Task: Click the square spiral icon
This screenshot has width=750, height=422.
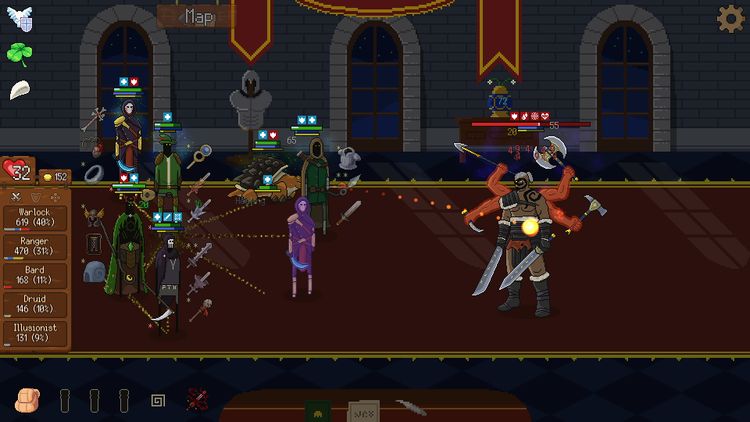Action: (x=157, y=402)
